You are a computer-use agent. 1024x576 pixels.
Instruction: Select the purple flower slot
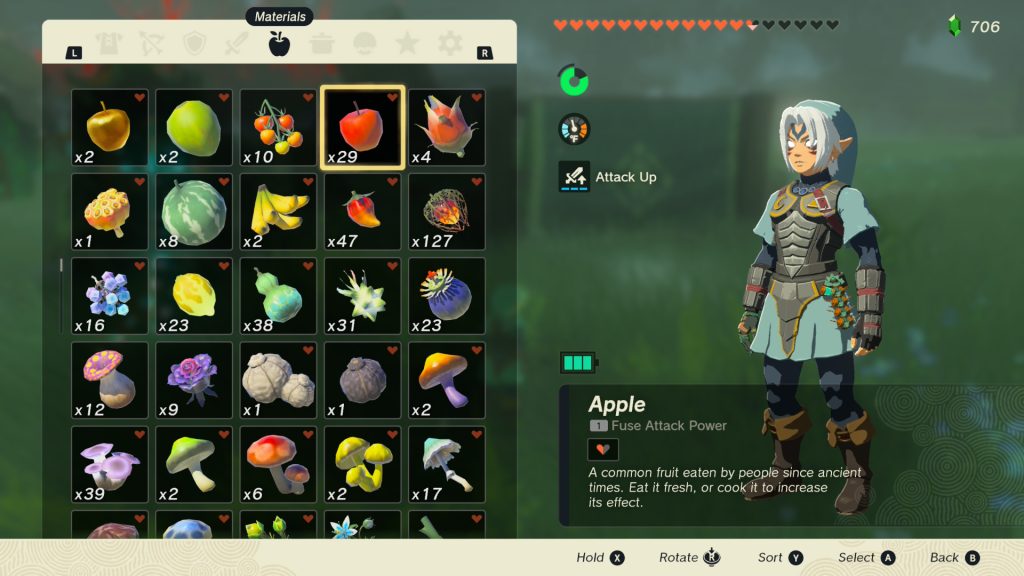click(x=194, y=379)
